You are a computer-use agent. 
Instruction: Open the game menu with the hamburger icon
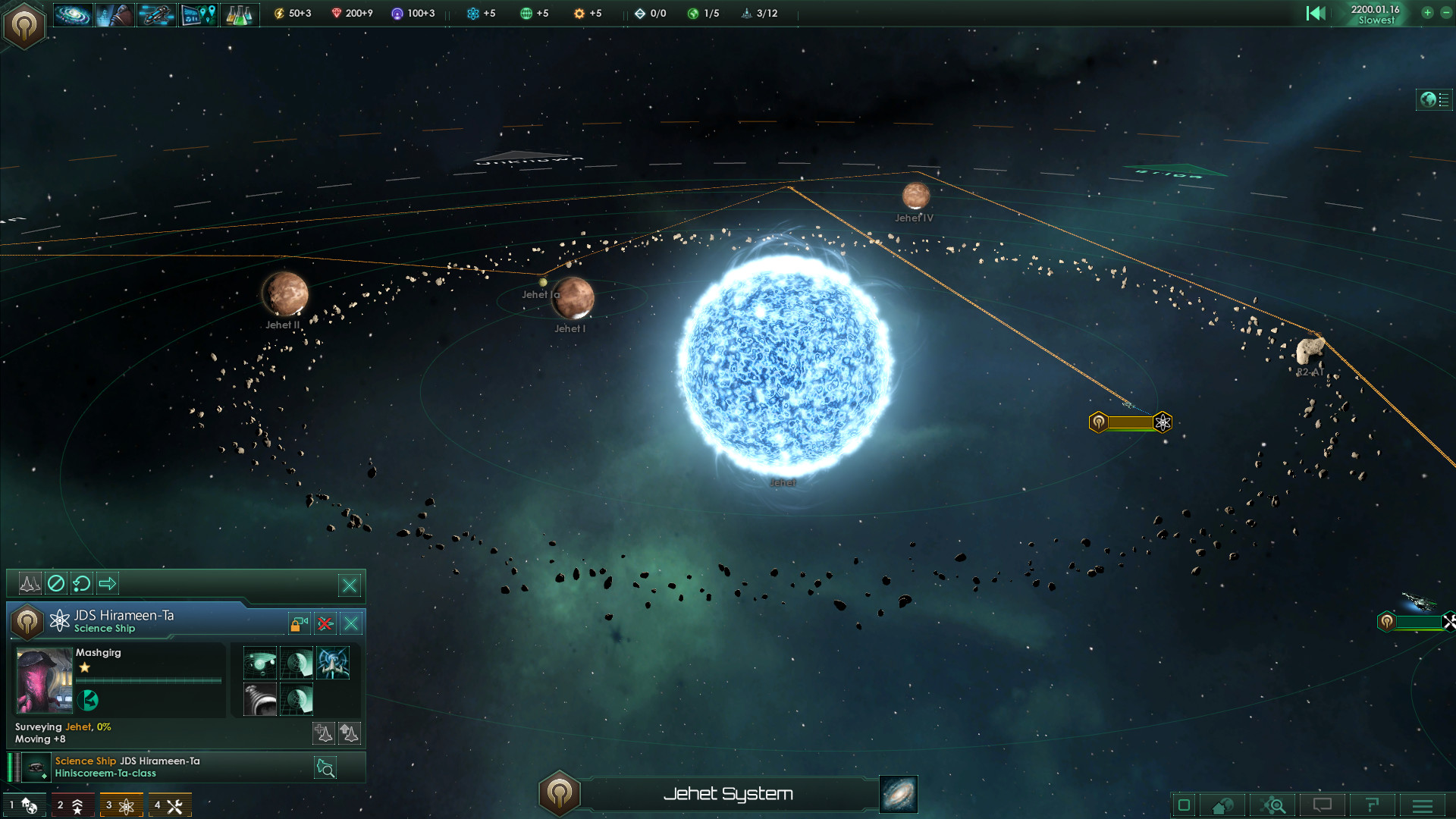coord(1421,805)
